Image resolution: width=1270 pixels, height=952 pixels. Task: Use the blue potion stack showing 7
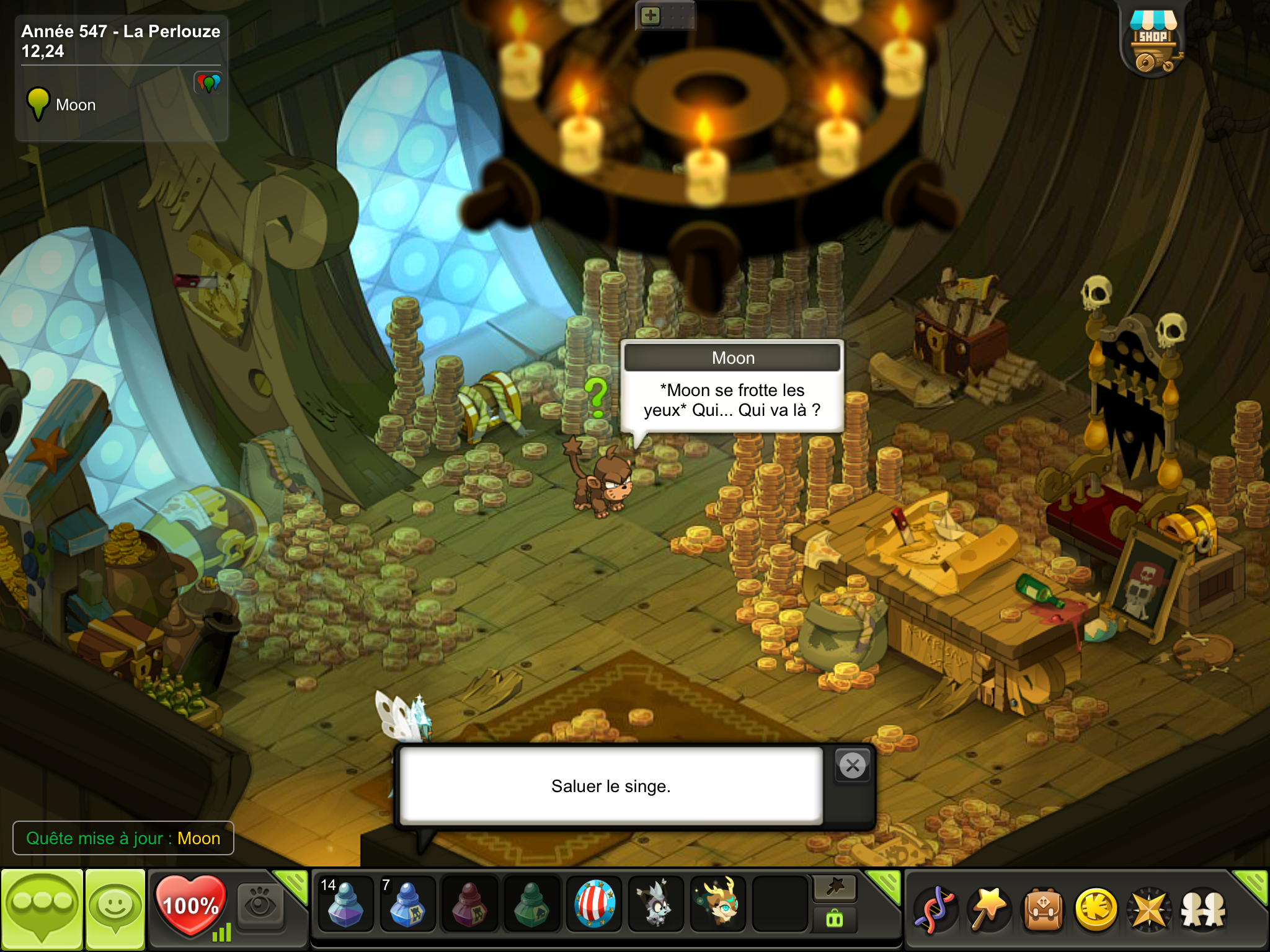pyautogui.click(x=407, y=905)
